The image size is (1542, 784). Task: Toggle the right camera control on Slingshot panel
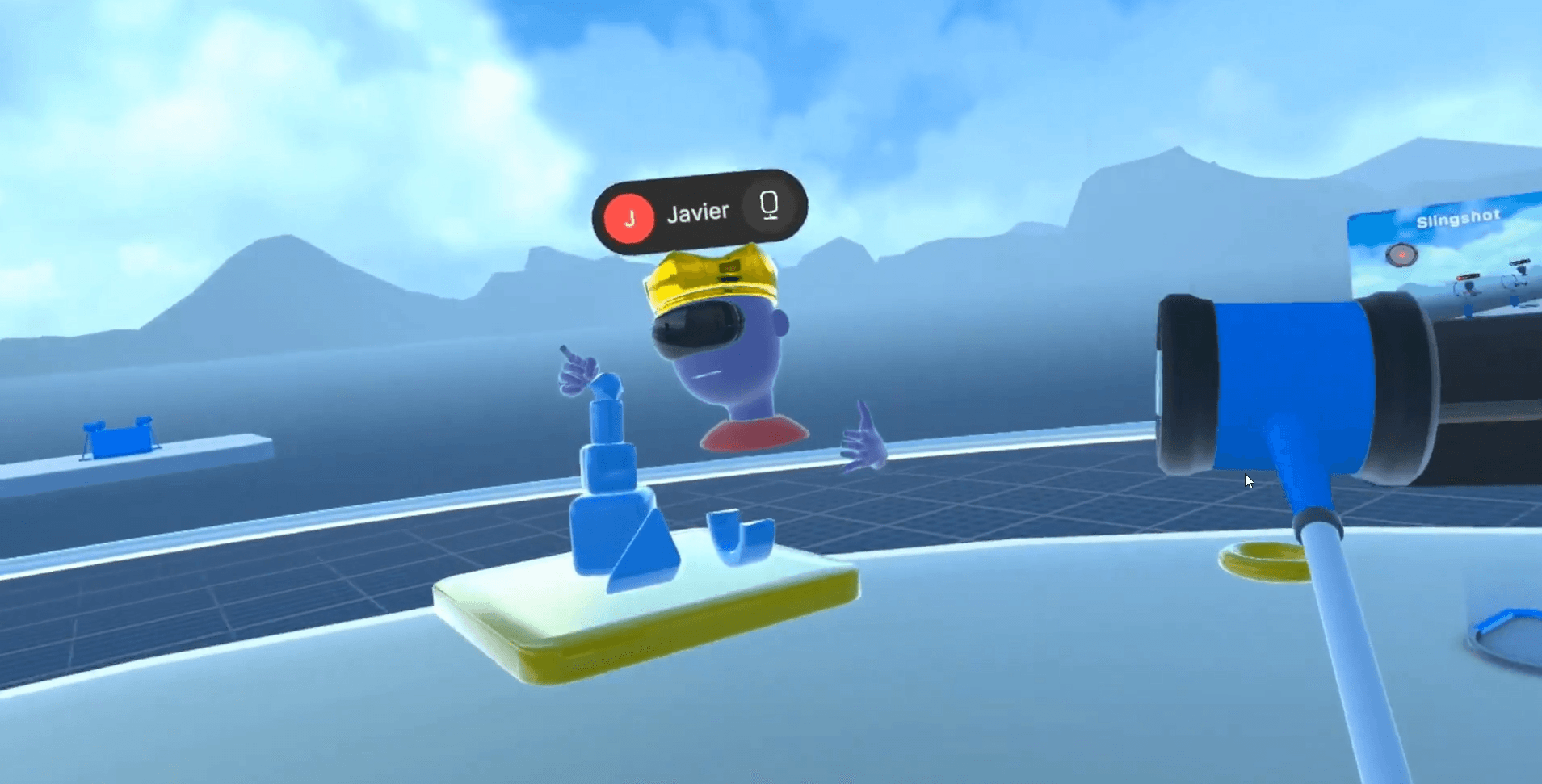click(x=1519, y=264)
